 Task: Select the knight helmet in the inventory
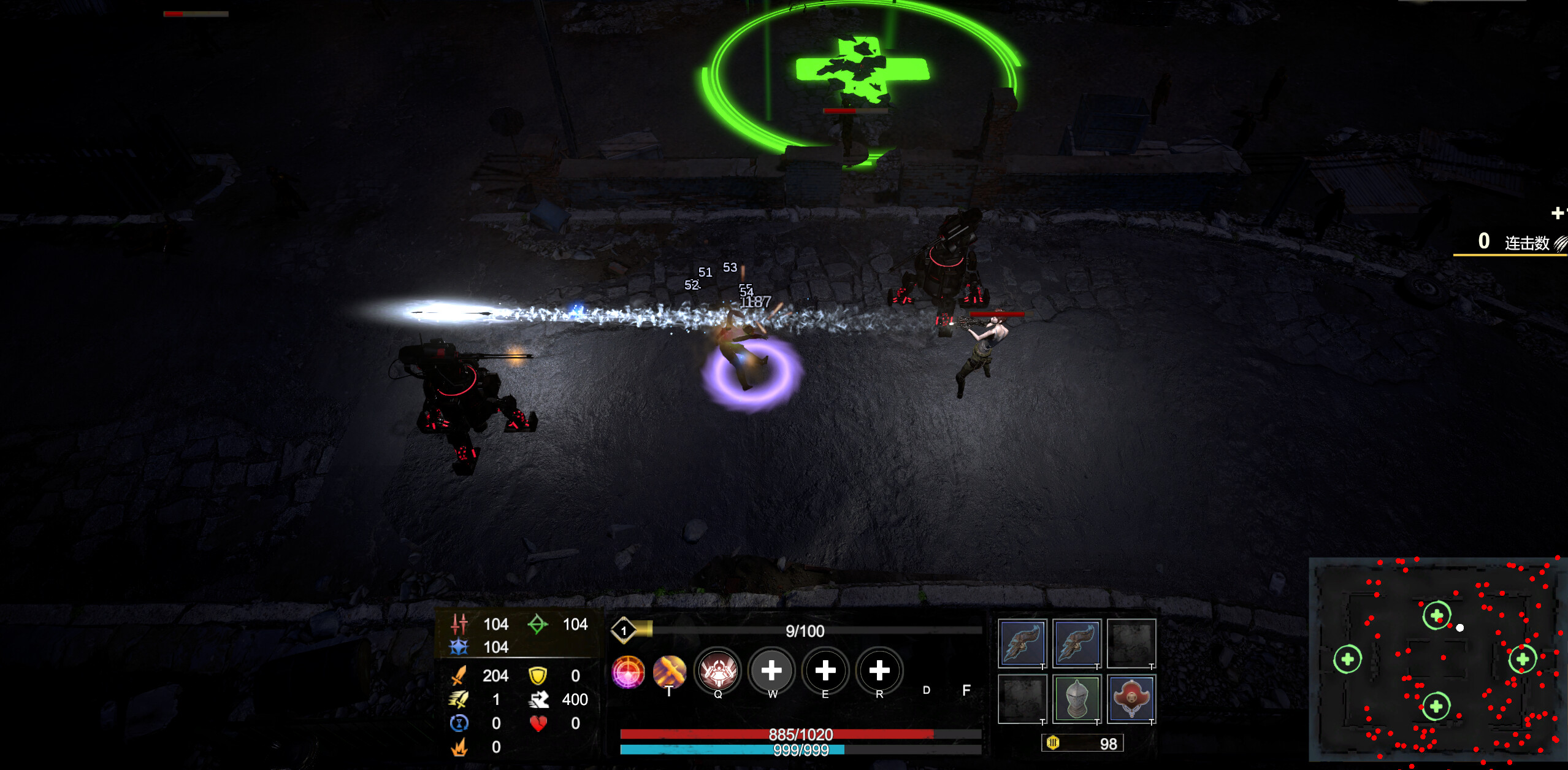coord(1076,698)
